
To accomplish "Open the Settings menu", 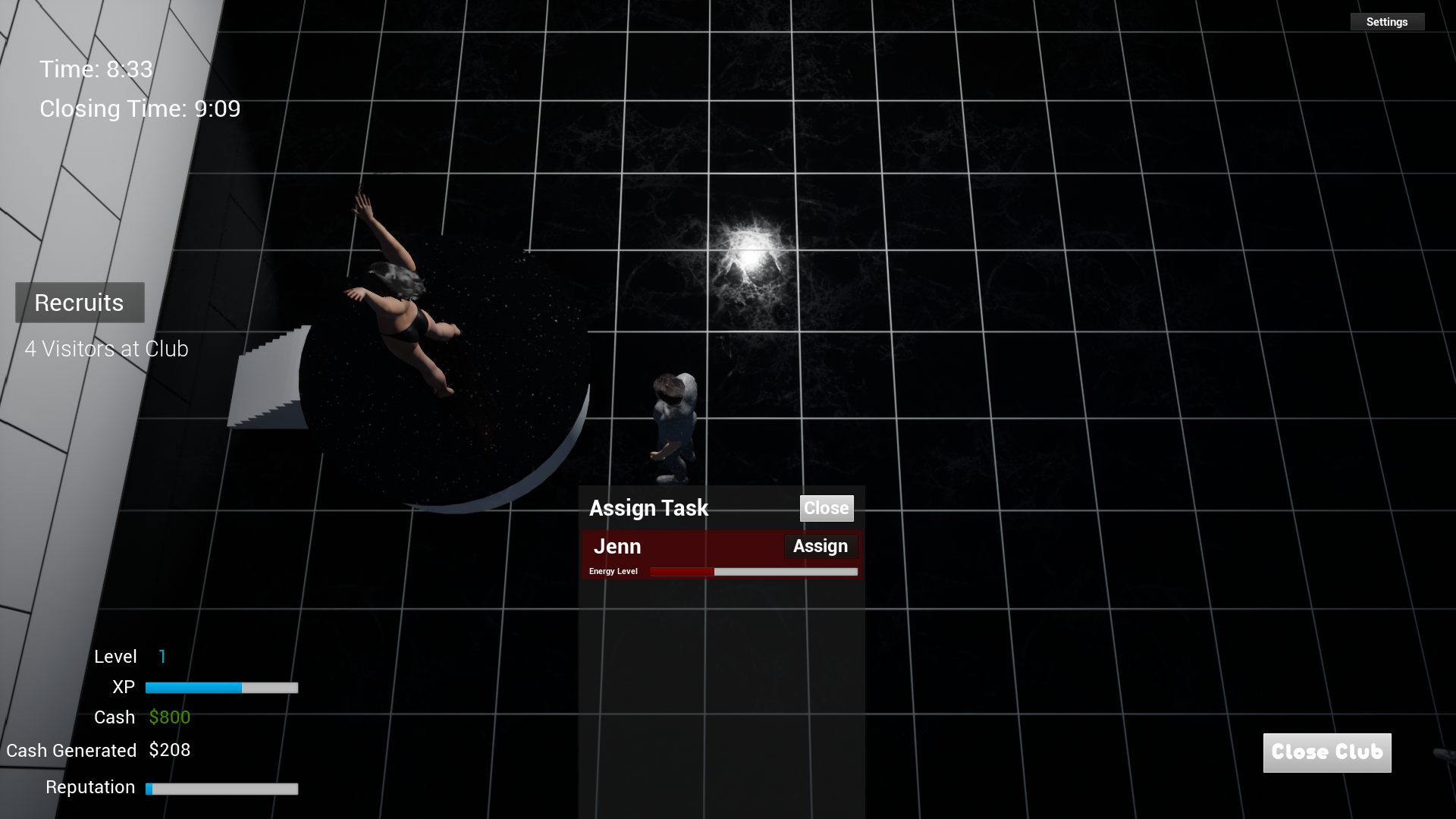I will tap(1387, 22).
